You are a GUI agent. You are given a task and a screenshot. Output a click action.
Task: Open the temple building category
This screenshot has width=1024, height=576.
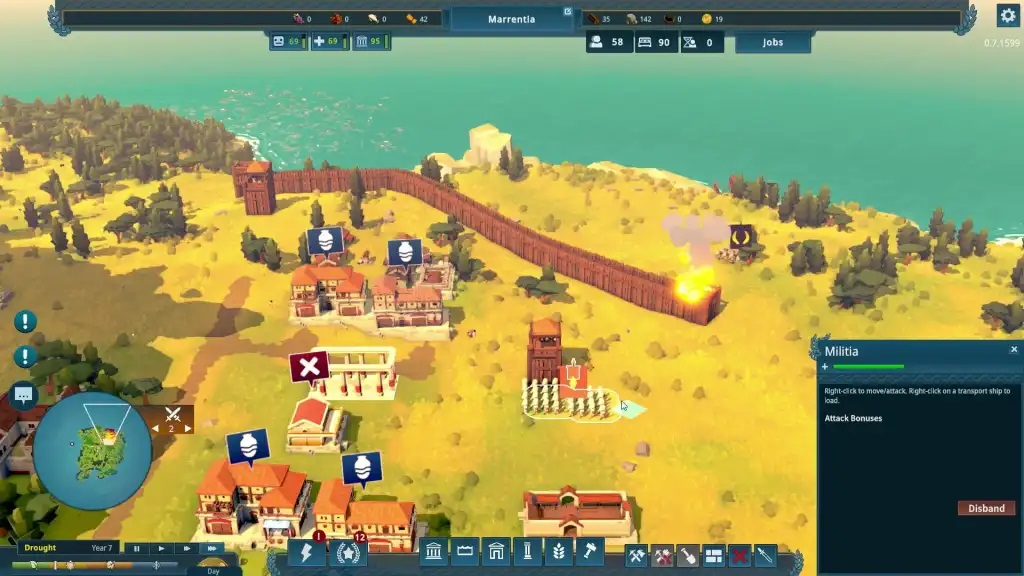pos(434,553)
